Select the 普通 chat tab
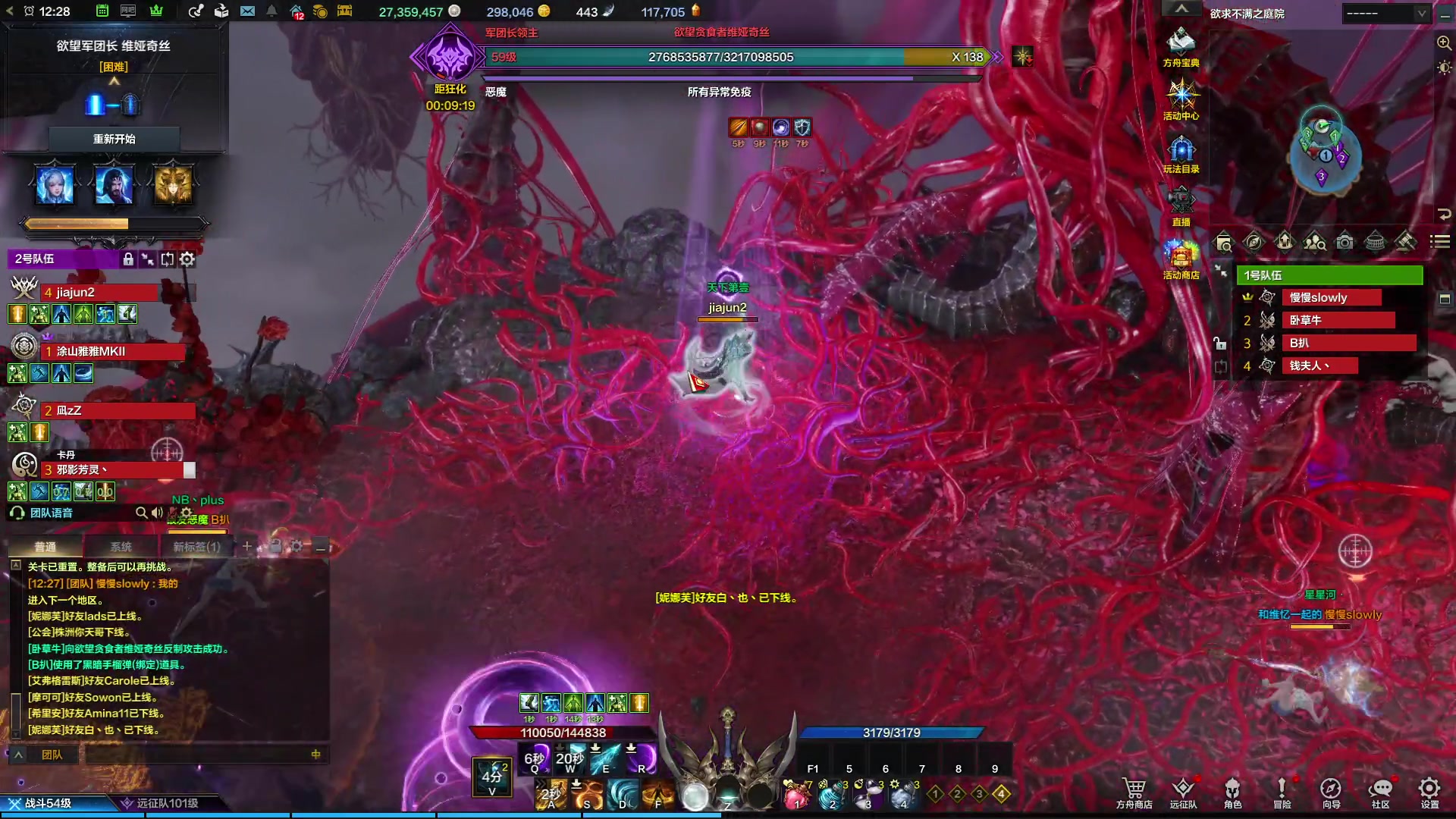1456x819 pixels. [x=45, y=547]
